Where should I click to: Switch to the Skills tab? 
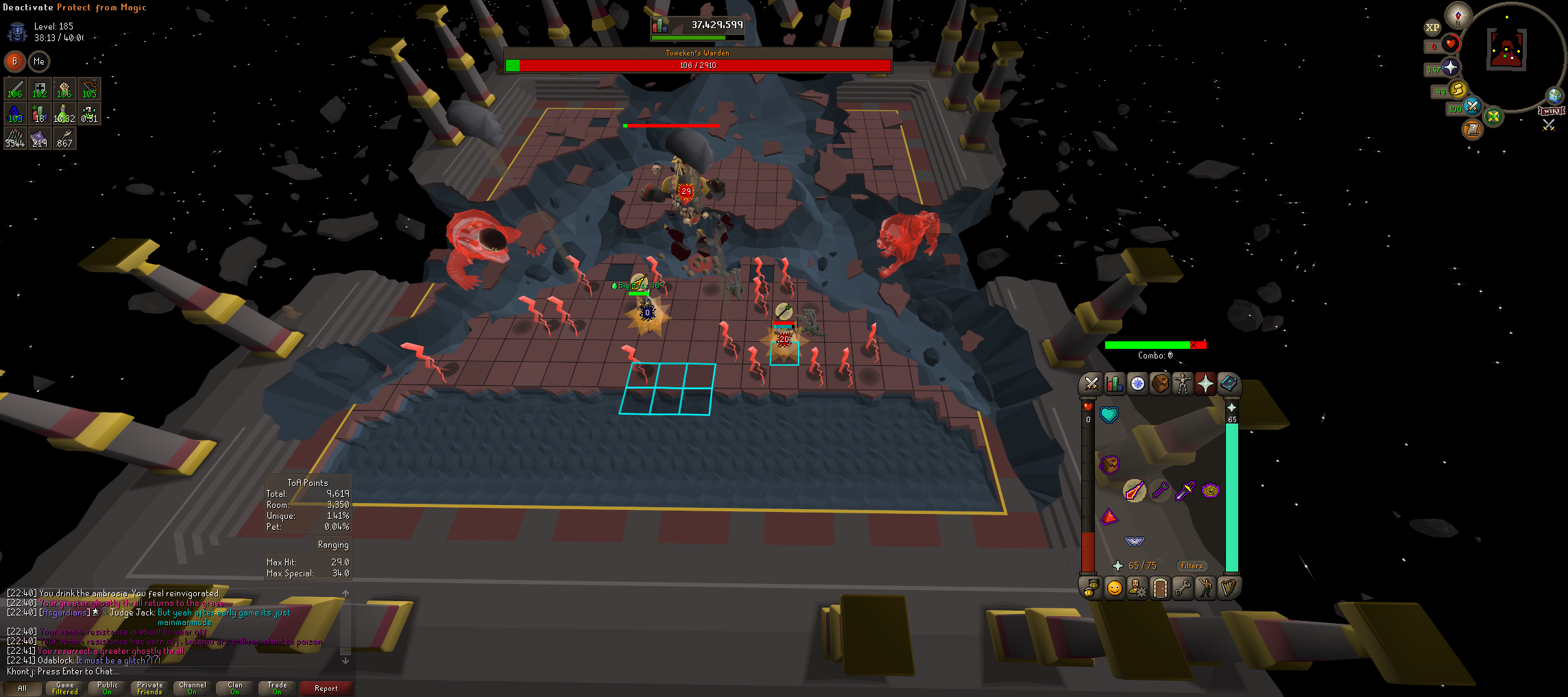pos(1114,384)
